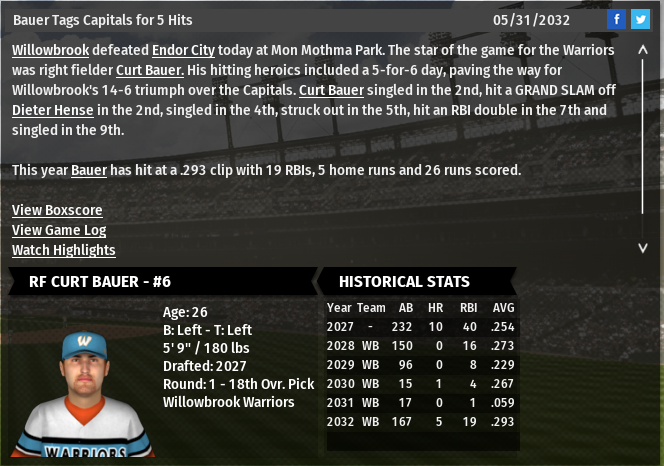The width and height of the screenshot is (664, 466).
Task: Click the article's scroll down arrow
Action: 643,247
